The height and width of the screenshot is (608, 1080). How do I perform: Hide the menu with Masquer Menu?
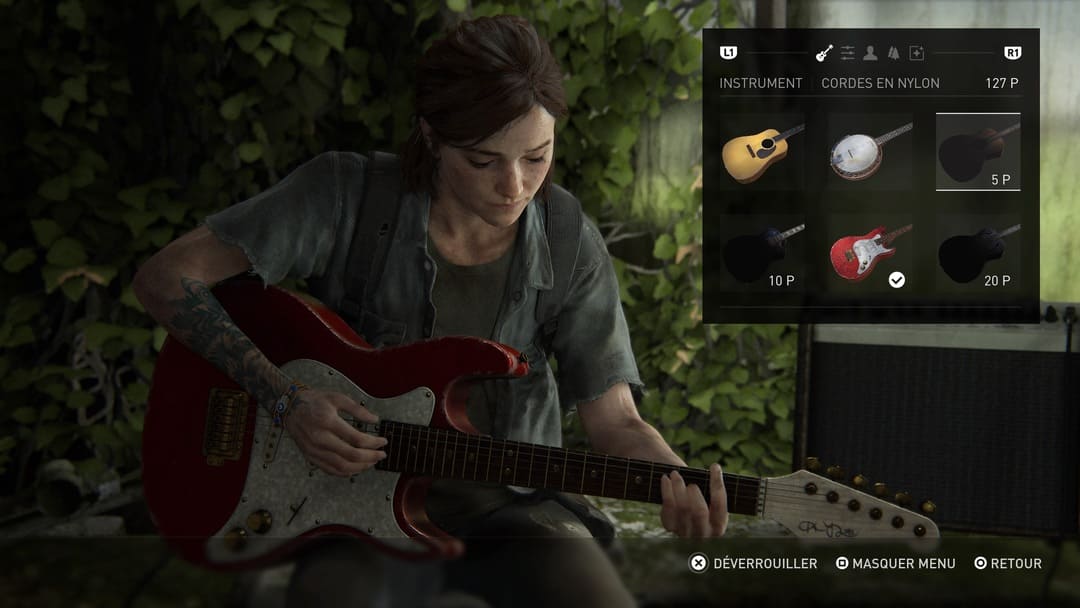coord(895,564)
